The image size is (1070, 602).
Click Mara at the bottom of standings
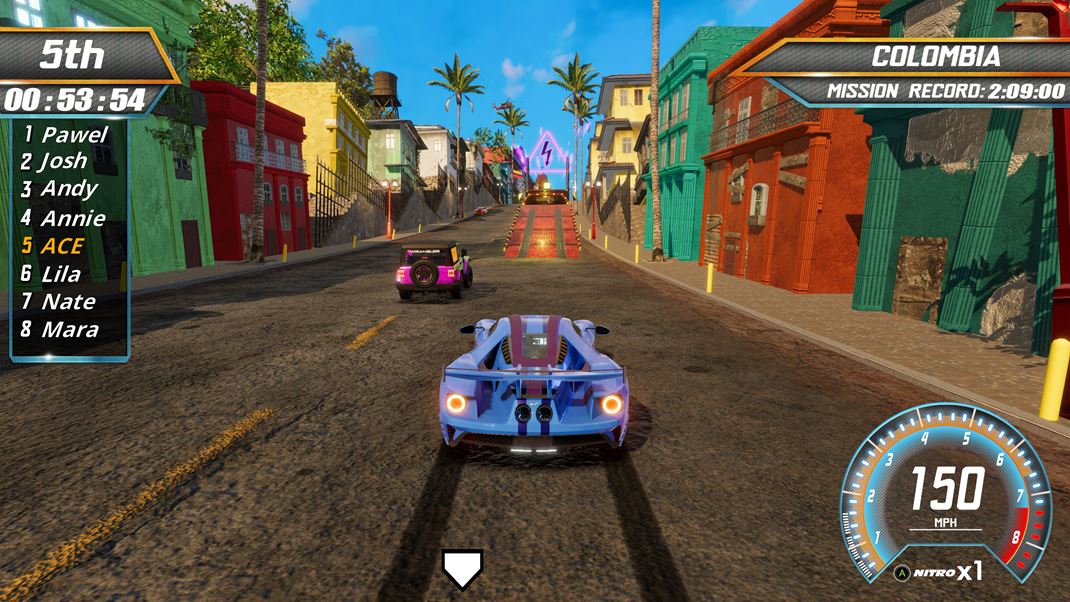[60, 329]
